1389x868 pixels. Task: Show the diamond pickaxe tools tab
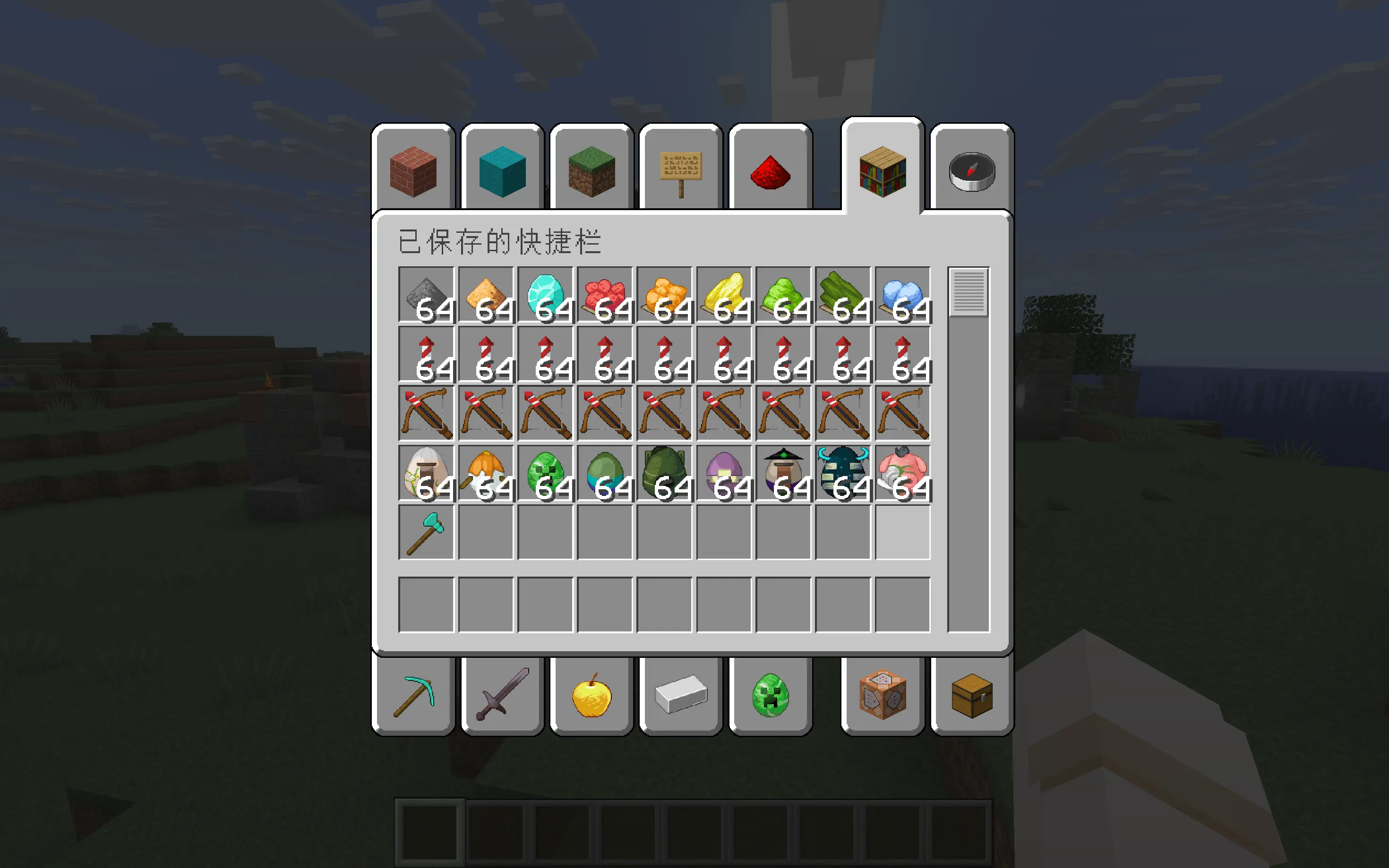click(x=413, y=696)
